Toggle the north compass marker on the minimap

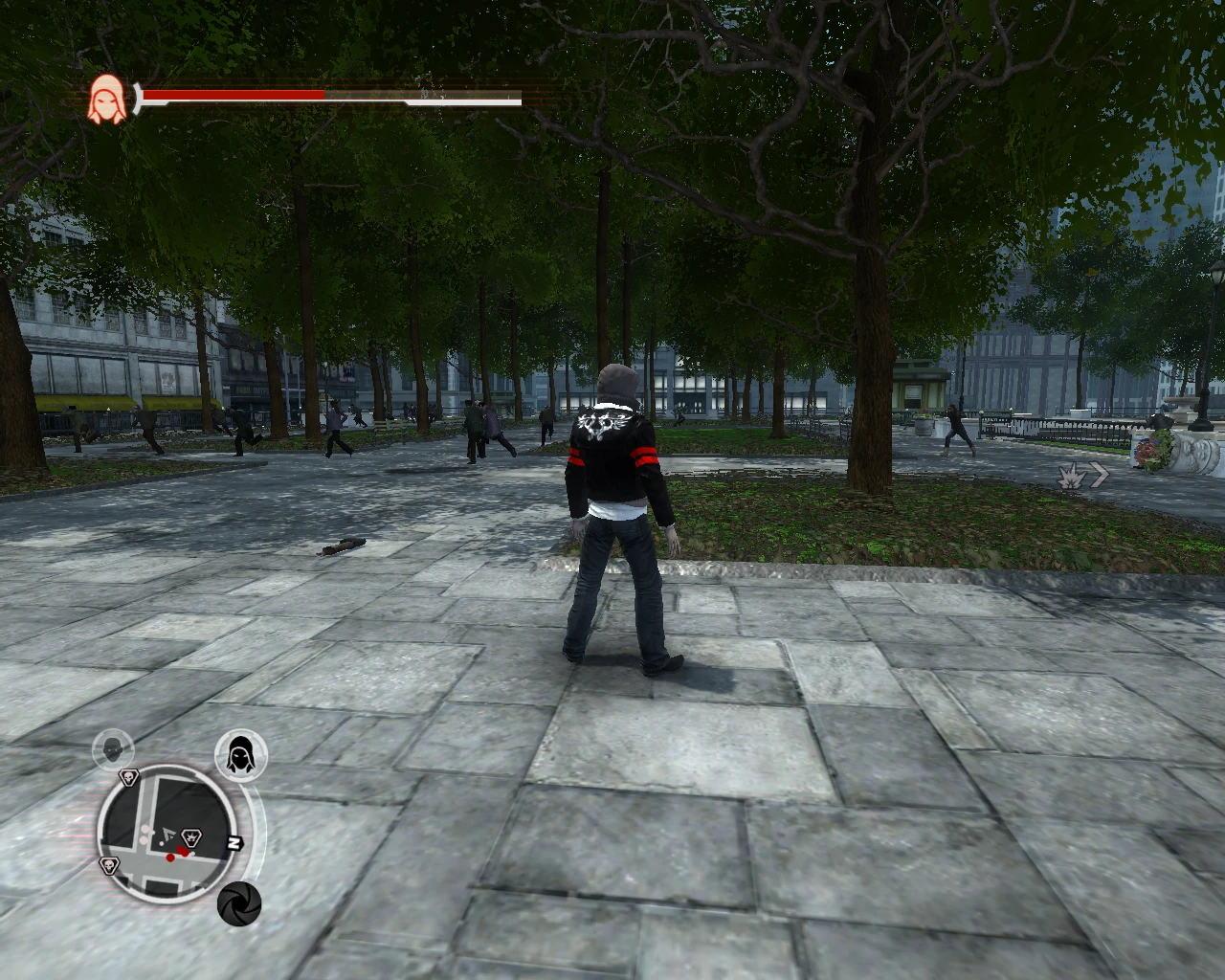click(234, 843)
